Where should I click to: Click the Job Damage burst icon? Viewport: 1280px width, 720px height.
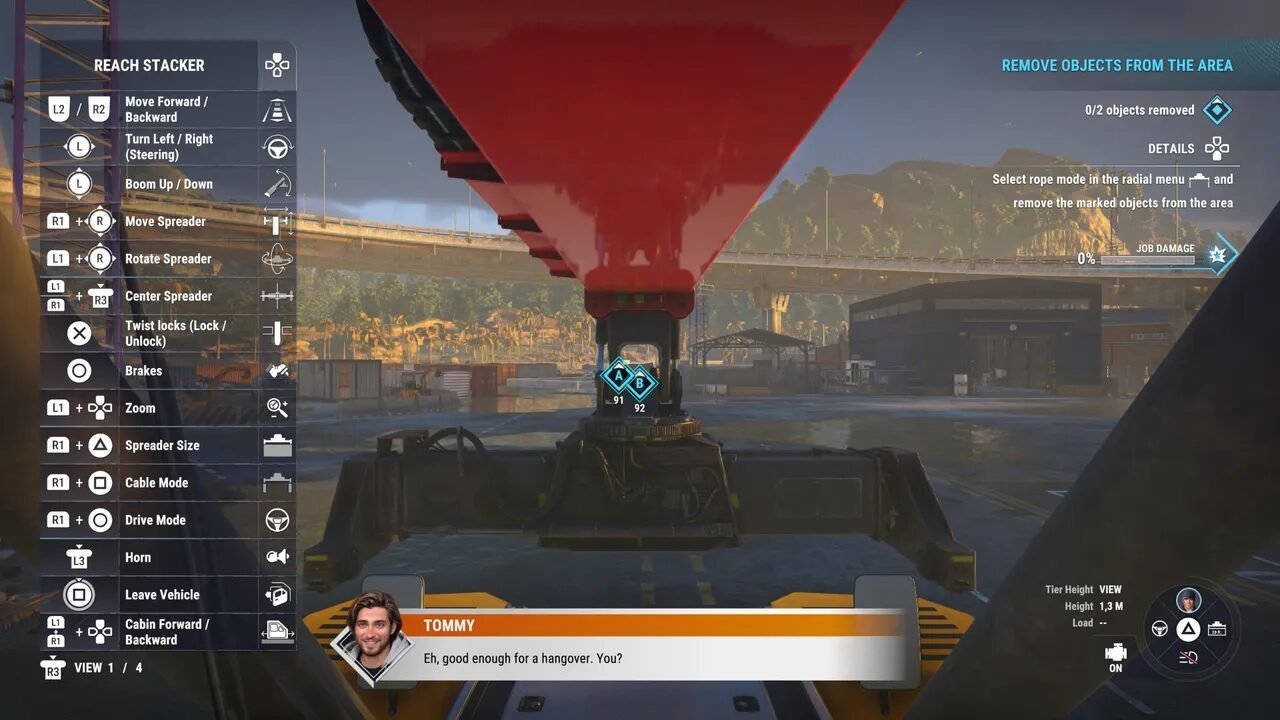pyautogui.click(x=1217, y=256)
